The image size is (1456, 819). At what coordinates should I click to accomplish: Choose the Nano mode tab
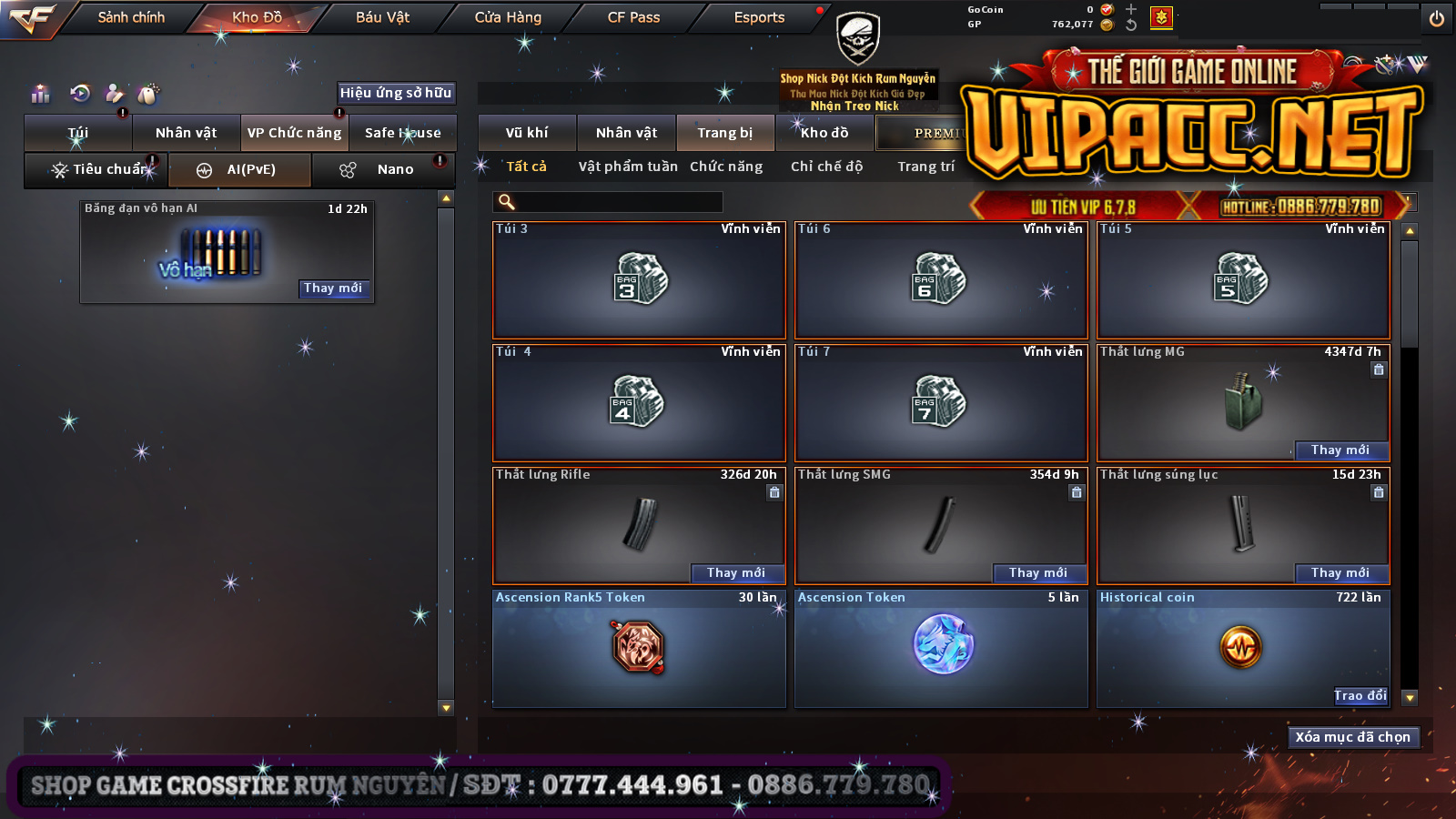(395, 169)
